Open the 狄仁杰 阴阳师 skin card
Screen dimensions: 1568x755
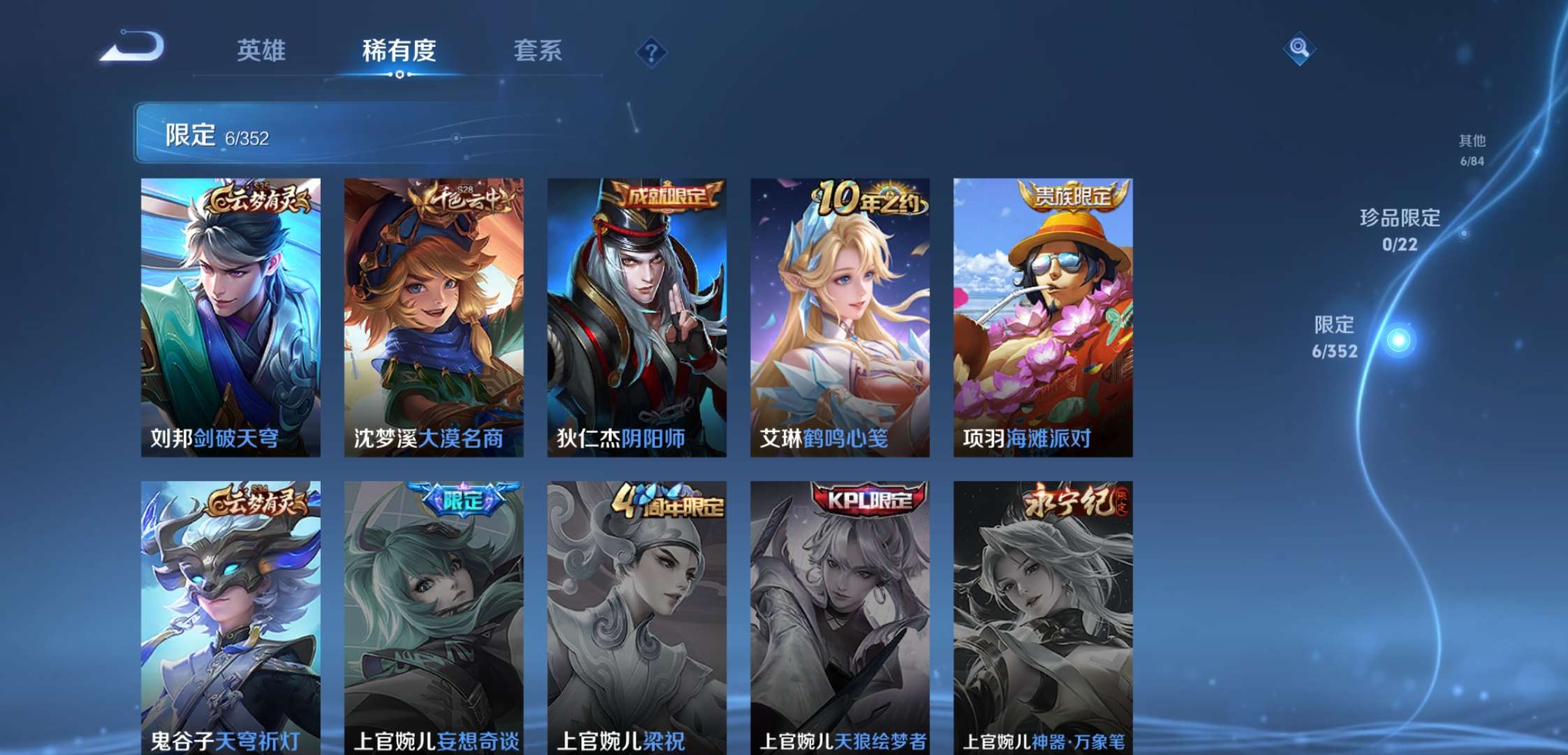pyautogui.click(x=633, y=315)
